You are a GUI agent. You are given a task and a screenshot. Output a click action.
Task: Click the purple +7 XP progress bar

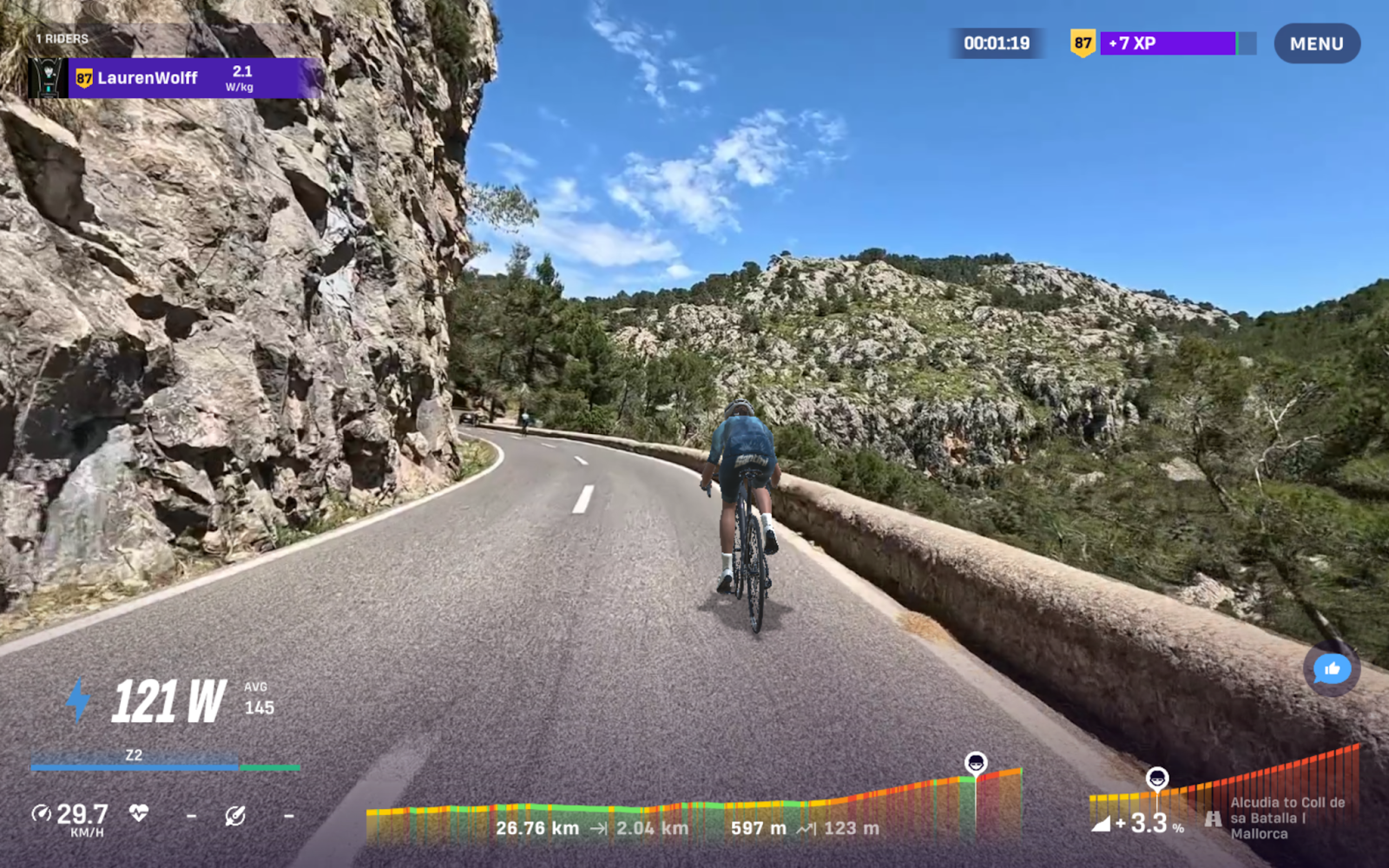(x=1168, y=41)
